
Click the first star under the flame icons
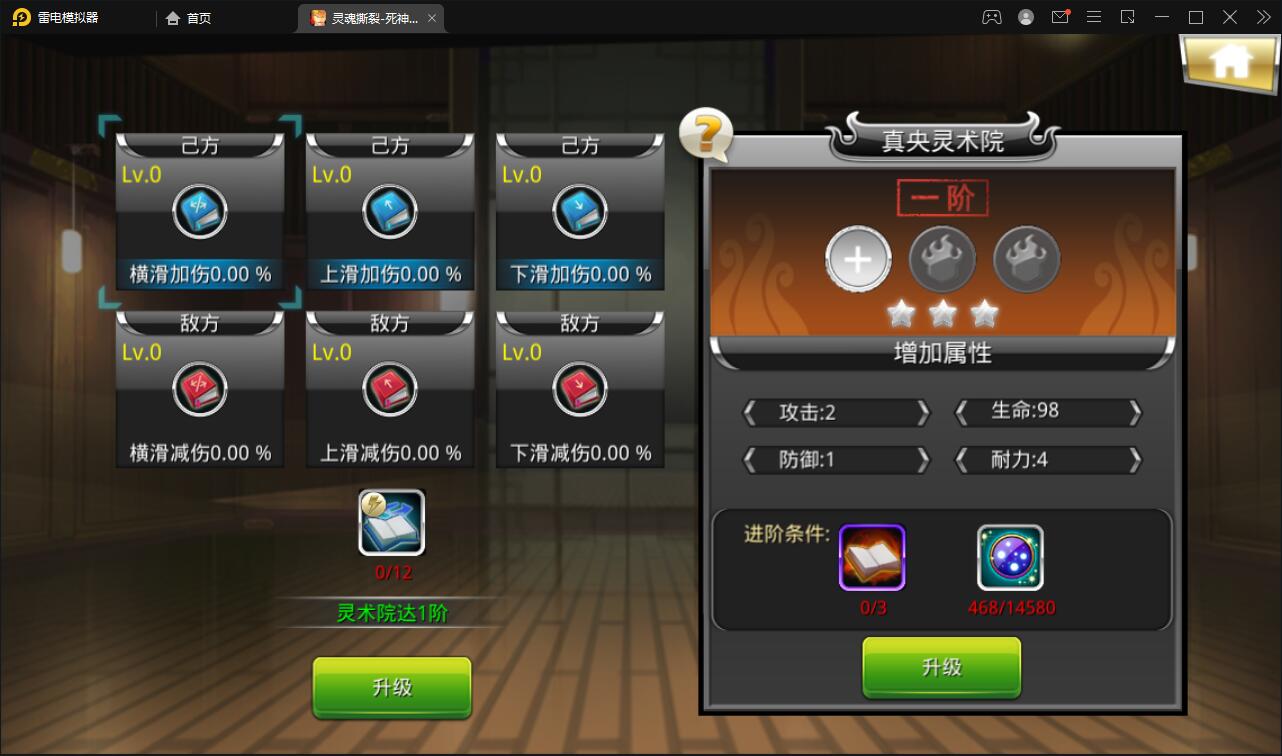coord(901,313)
